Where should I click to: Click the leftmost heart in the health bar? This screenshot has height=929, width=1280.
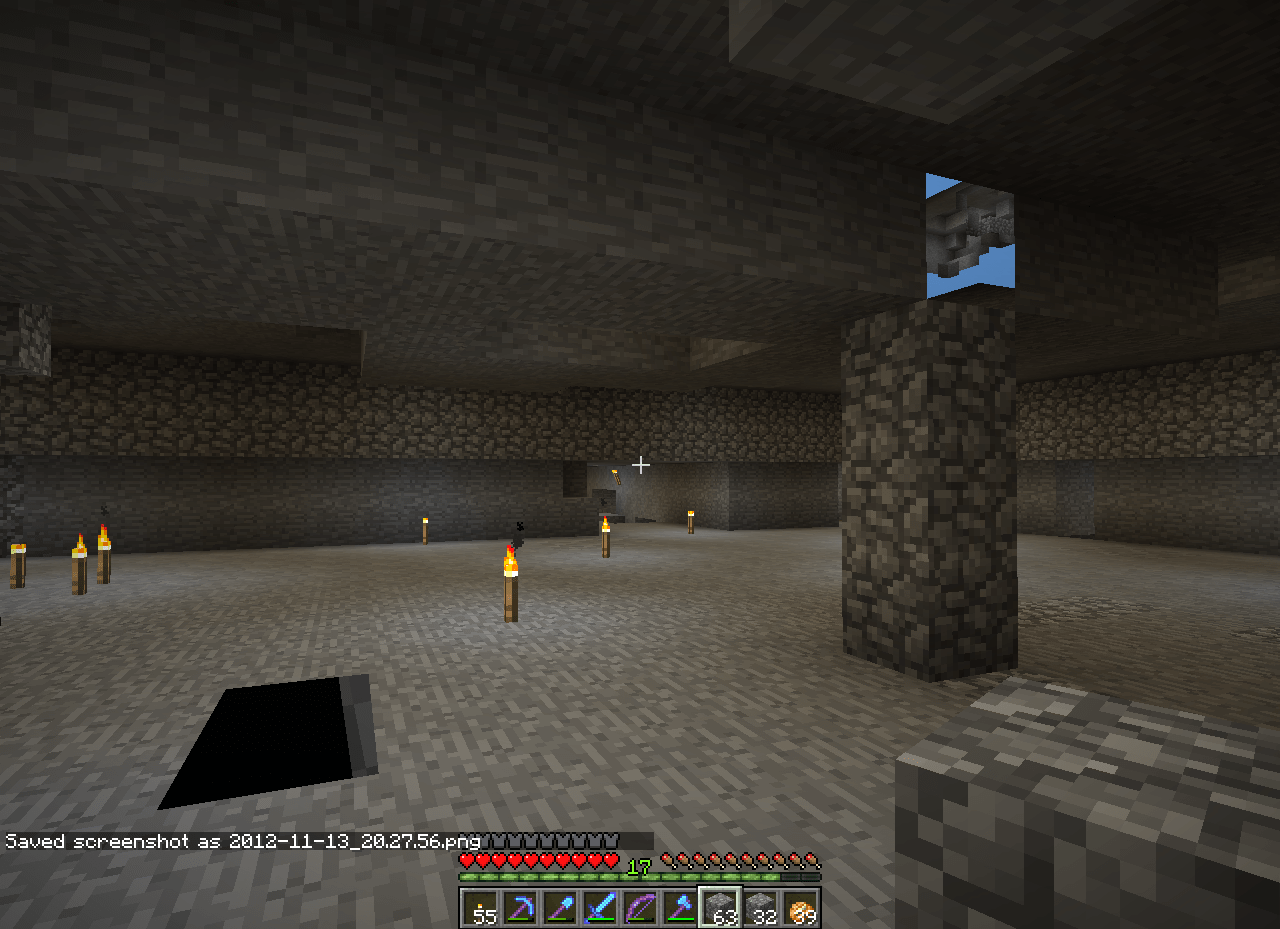(466, 858)
